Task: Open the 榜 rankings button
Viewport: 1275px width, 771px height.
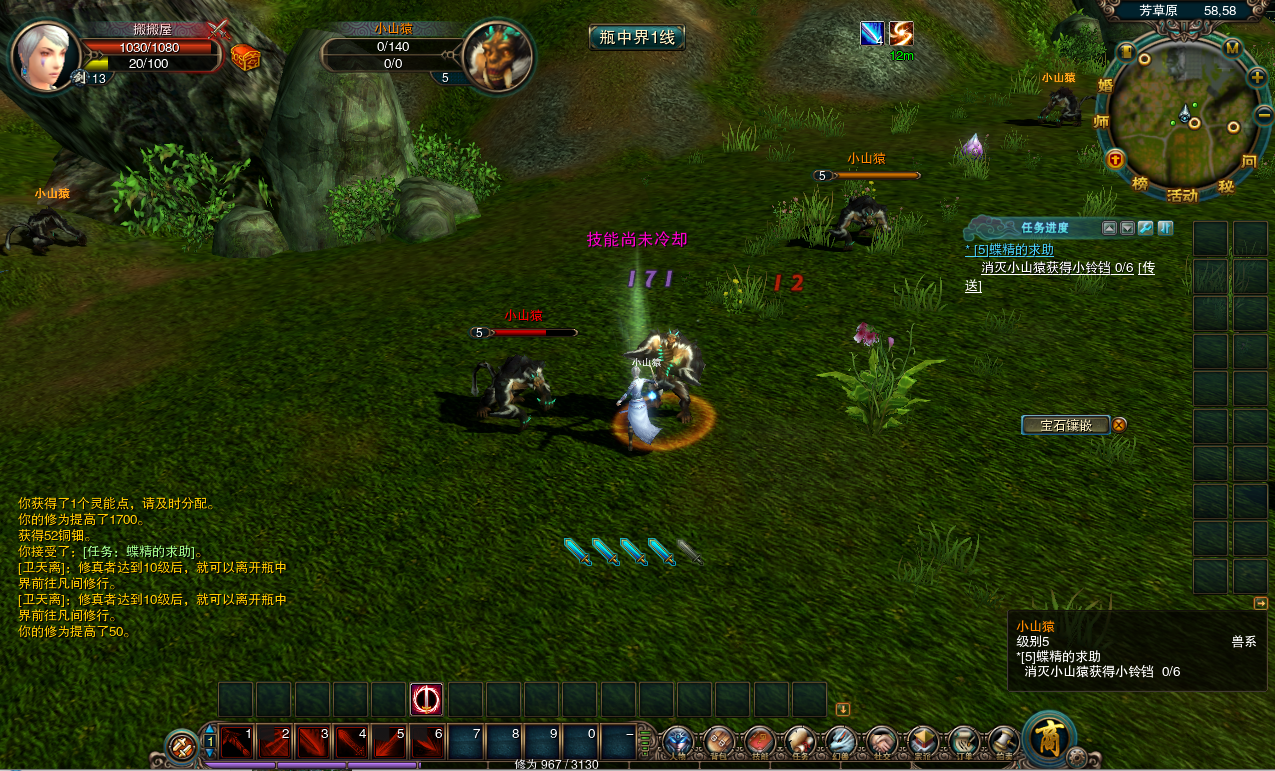Action: pos(1140,183)
